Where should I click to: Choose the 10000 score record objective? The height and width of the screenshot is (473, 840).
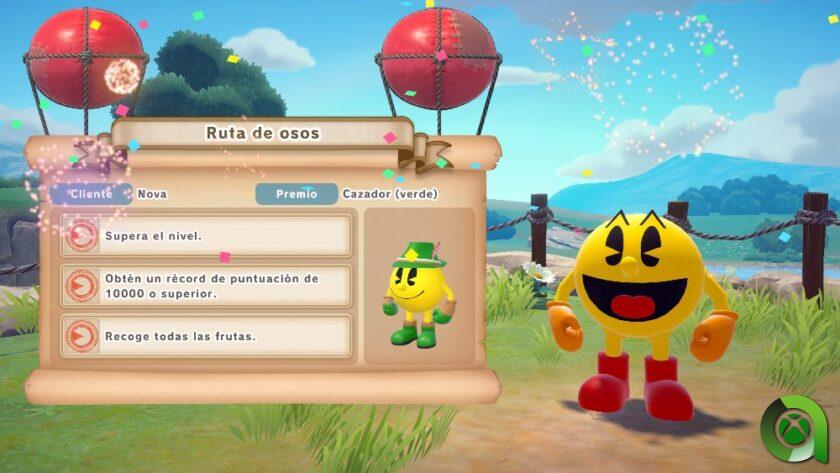tap(207, 285)
